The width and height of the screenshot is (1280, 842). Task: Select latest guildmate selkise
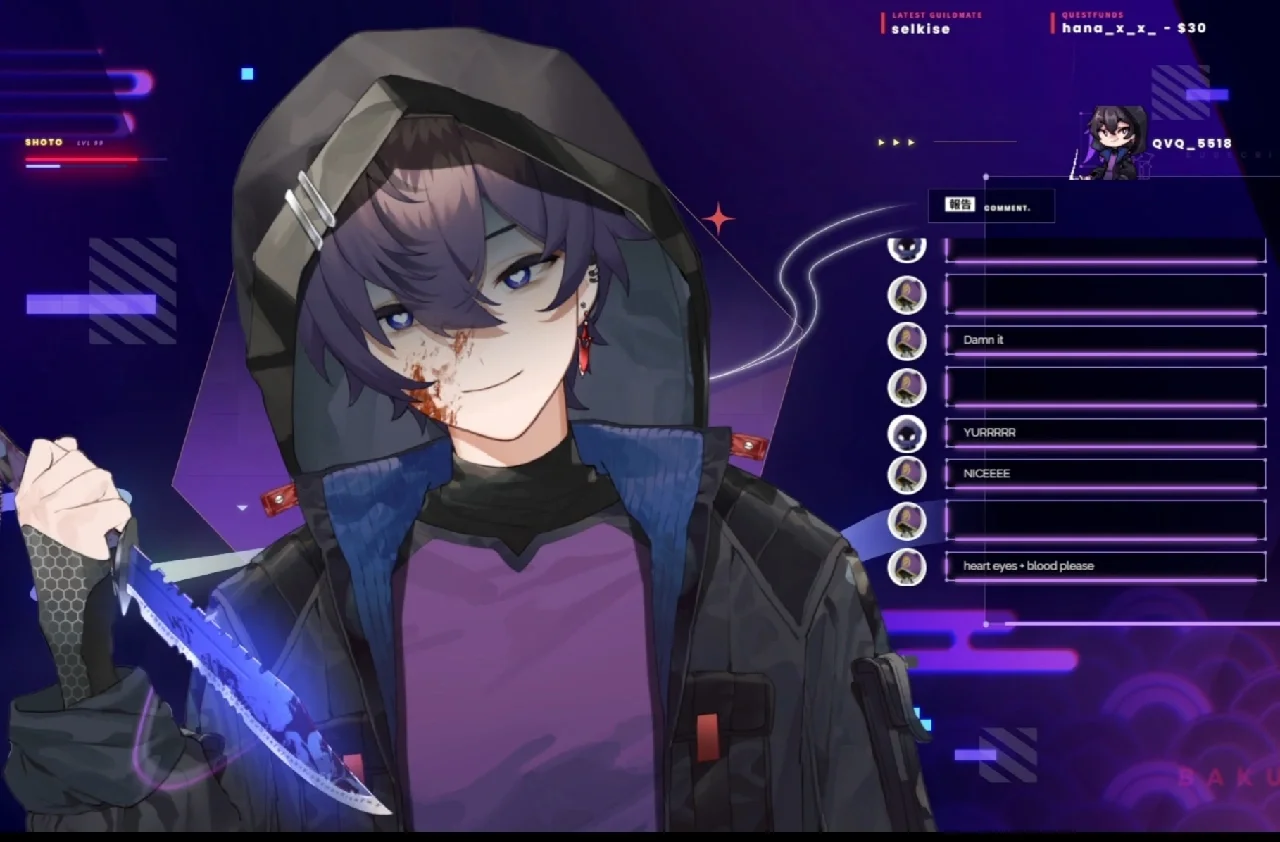coord(920,29)
